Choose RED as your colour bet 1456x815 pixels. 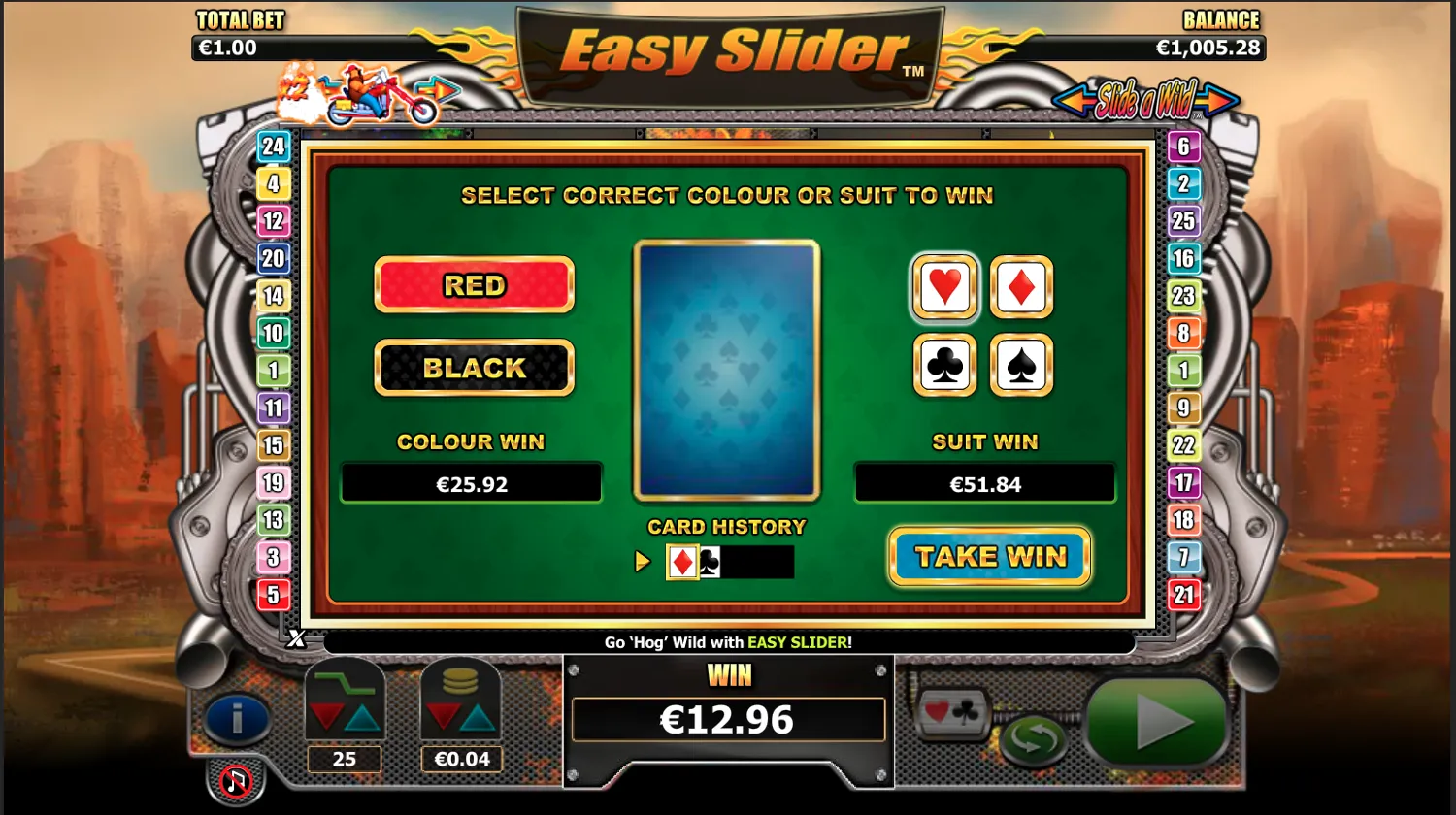tap(474, 285)
